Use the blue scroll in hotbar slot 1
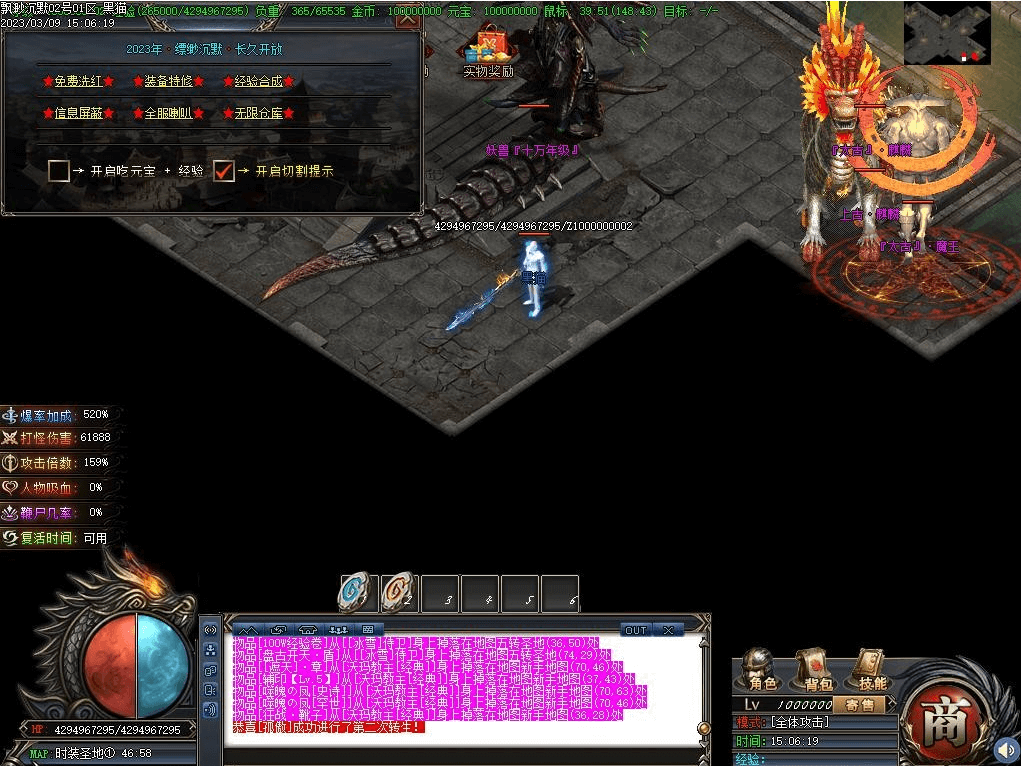Image resolution: width=1021 pixels, height=766 pixels. point(357,593)
